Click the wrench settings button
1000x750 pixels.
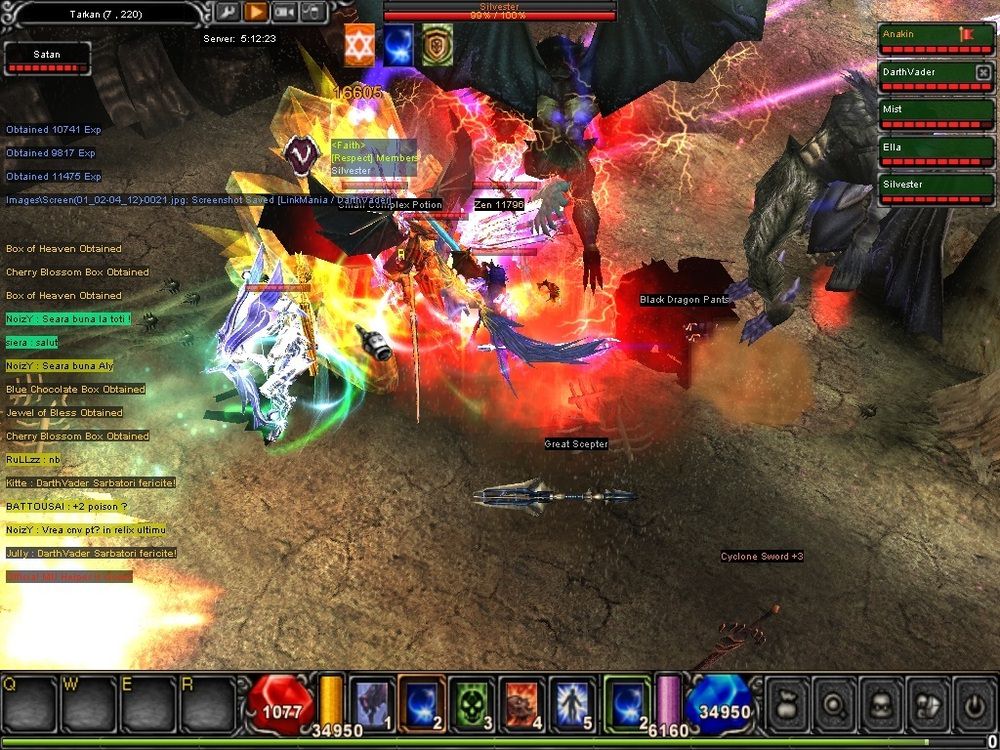click(227, 12)
